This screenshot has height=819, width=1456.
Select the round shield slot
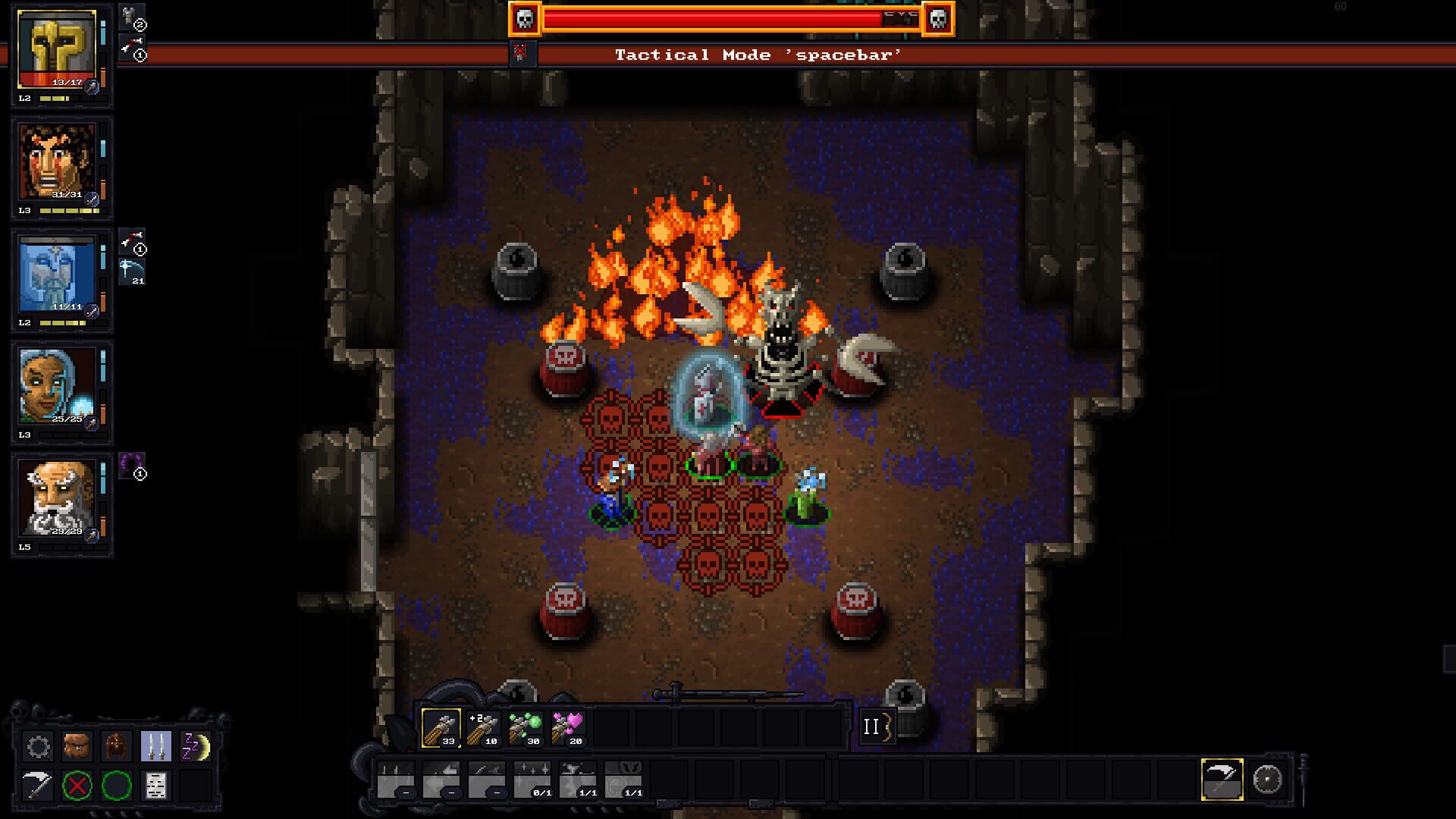tap(1267, 779)
